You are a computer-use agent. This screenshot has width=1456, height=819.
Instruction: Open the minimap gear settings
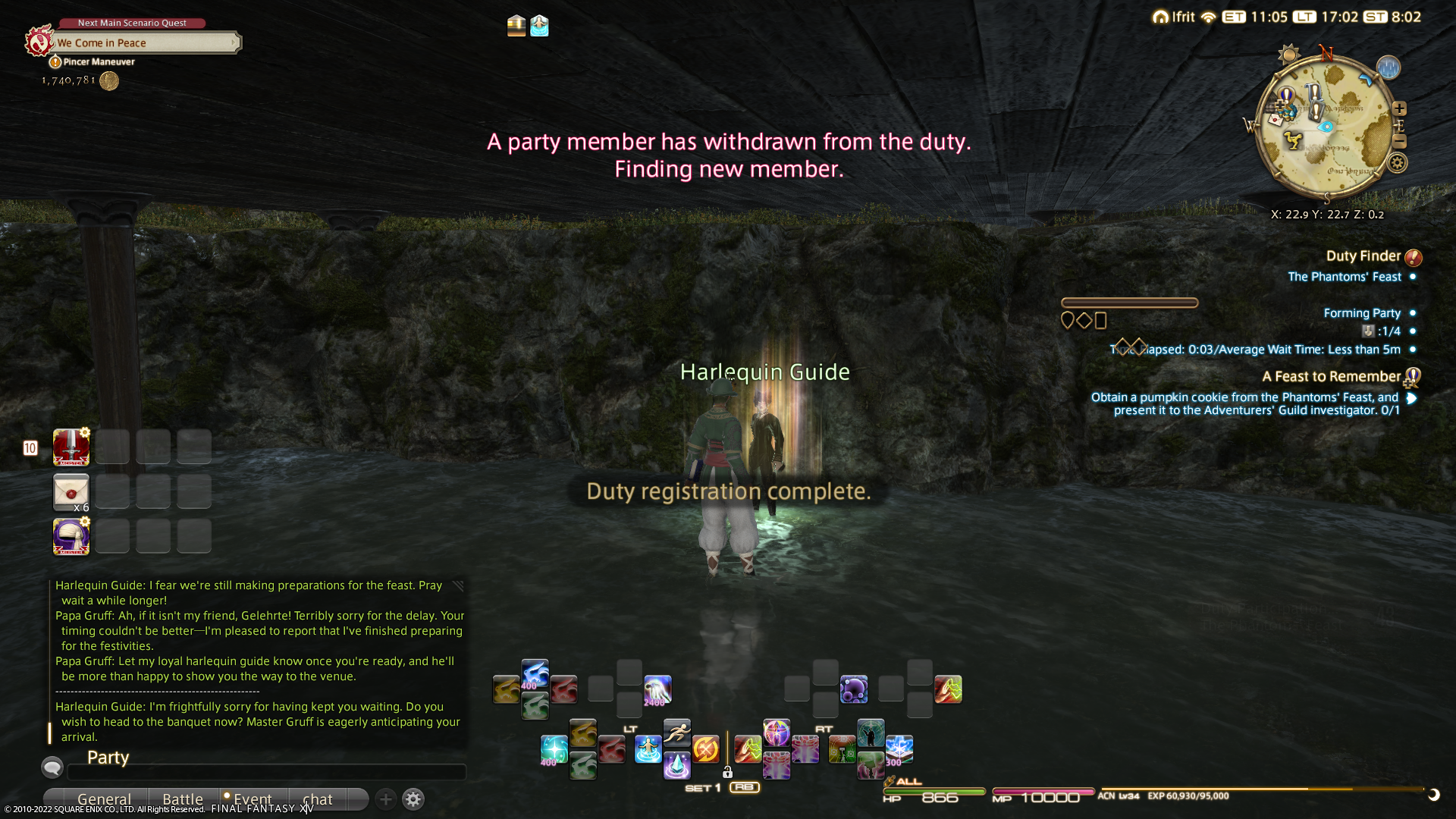pyautogui.click(x=1397, y=163)
